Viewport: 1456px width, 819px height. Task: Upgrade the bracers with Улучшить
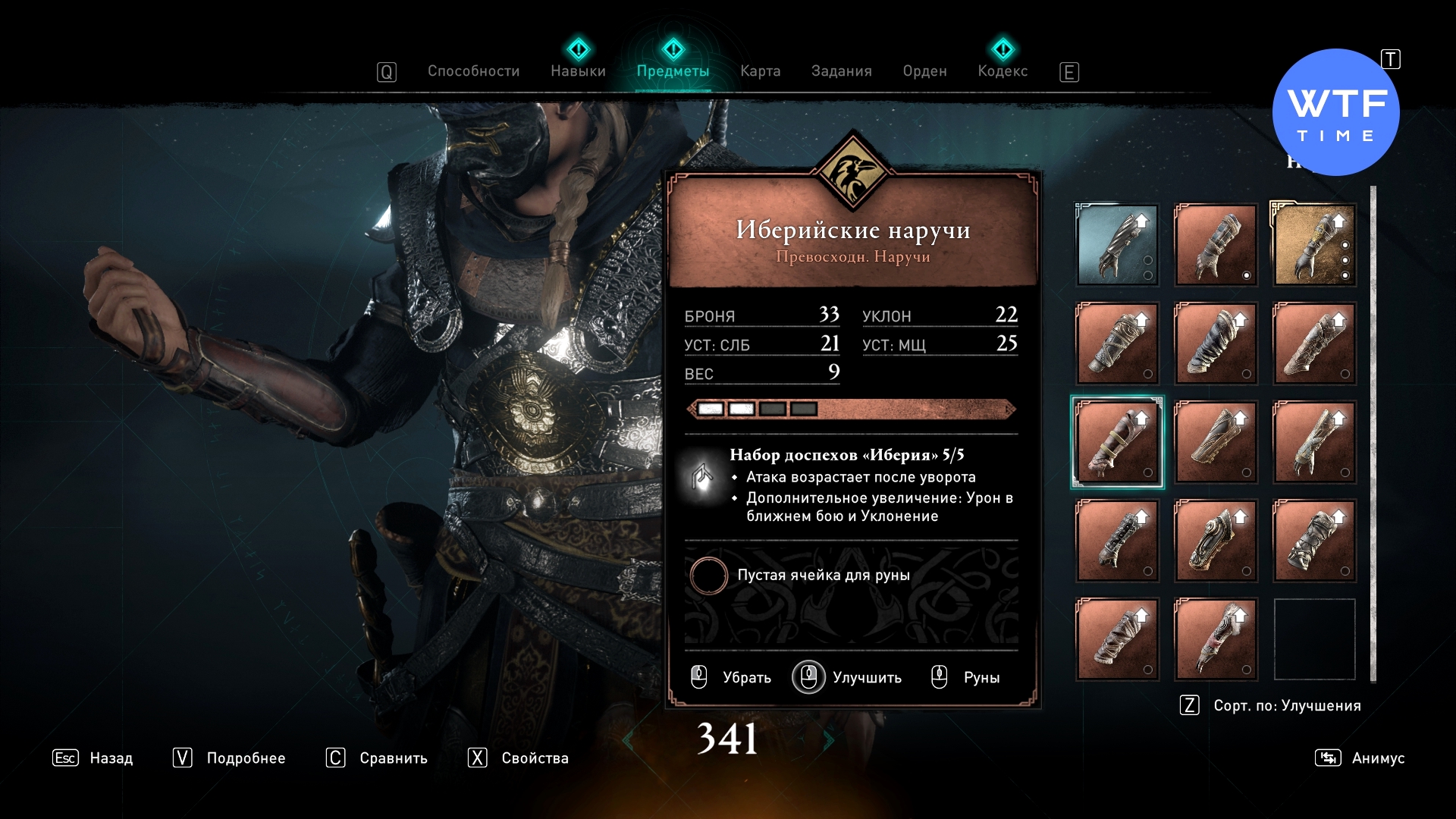coord(847,677)
